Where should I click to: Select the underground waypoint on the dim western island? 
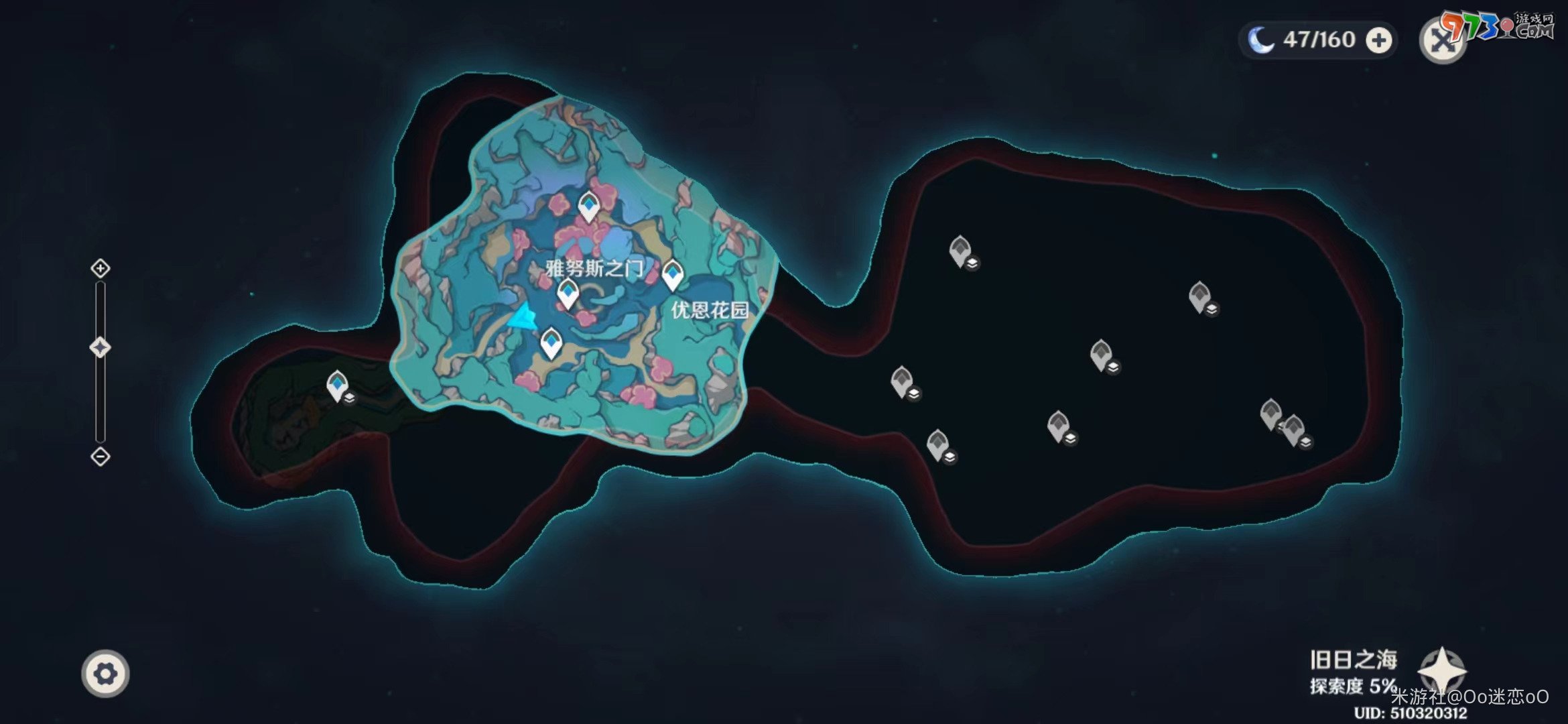[337, 385]
